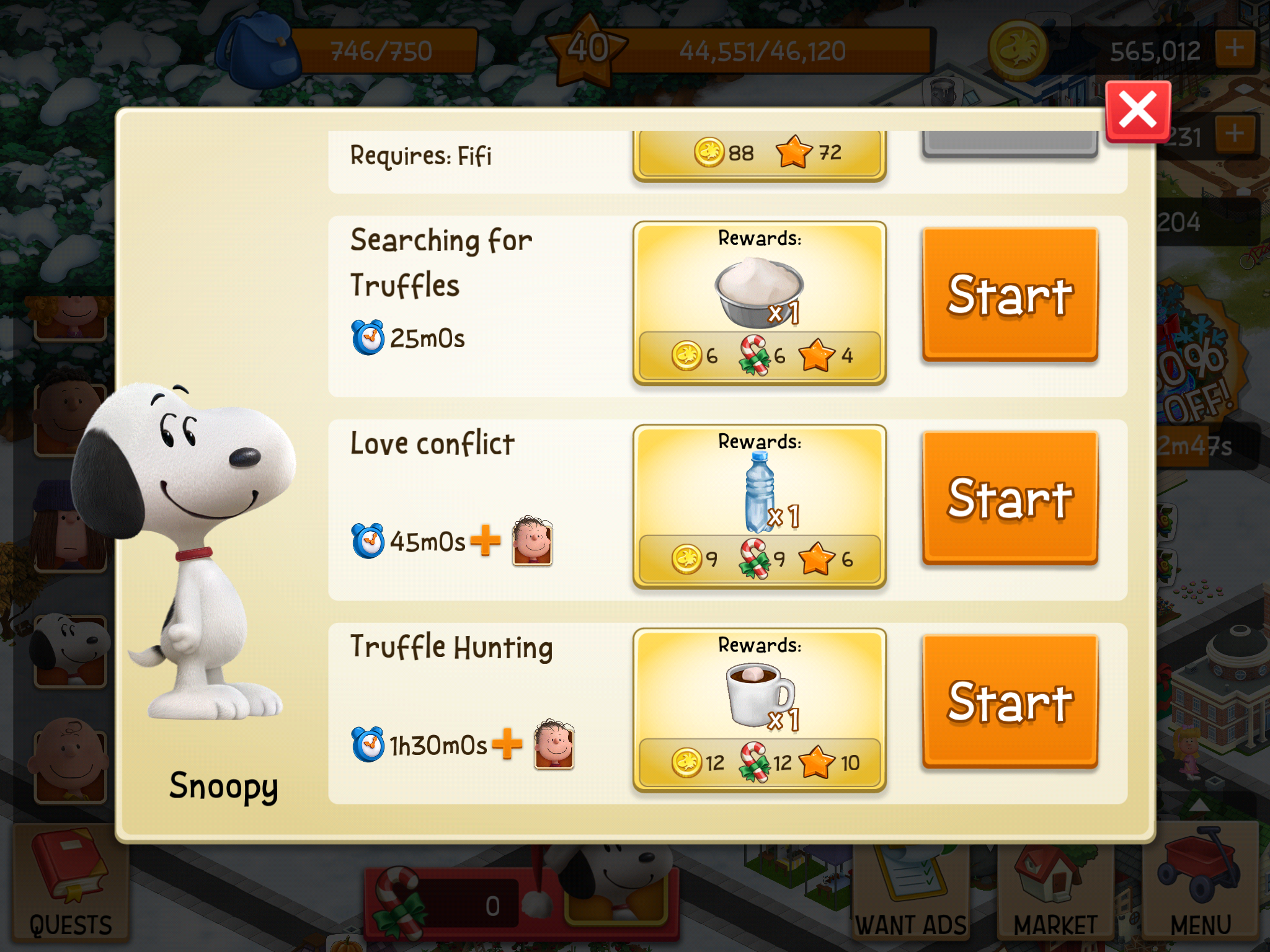
Task: Select Snoopy portrait in character list
Action: point(69,650)
